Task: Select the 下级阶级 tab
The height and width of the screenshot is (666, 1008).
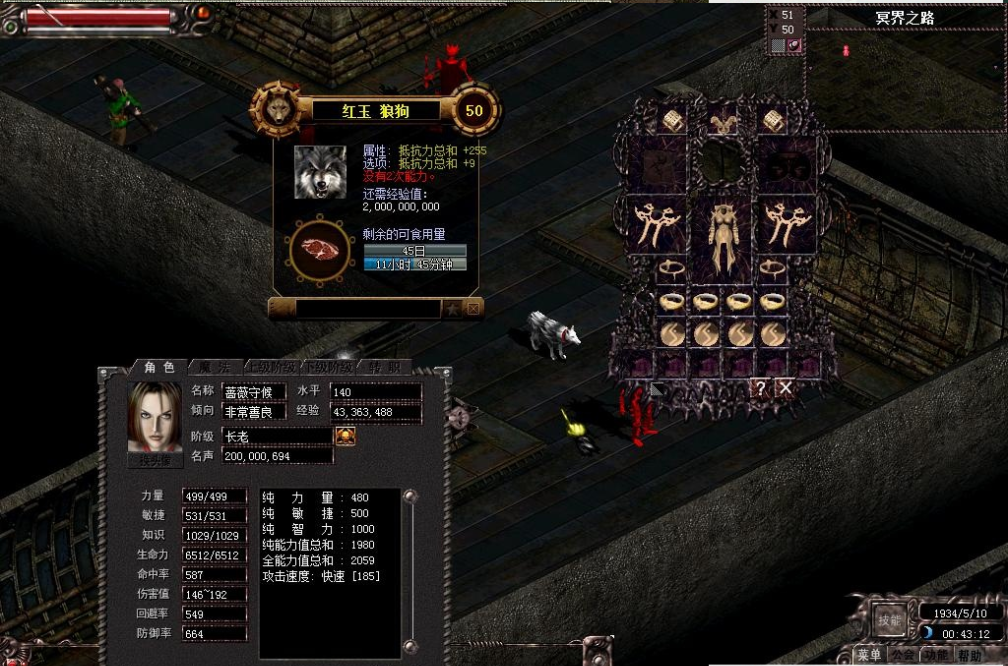Action: (x=328, y=367)
